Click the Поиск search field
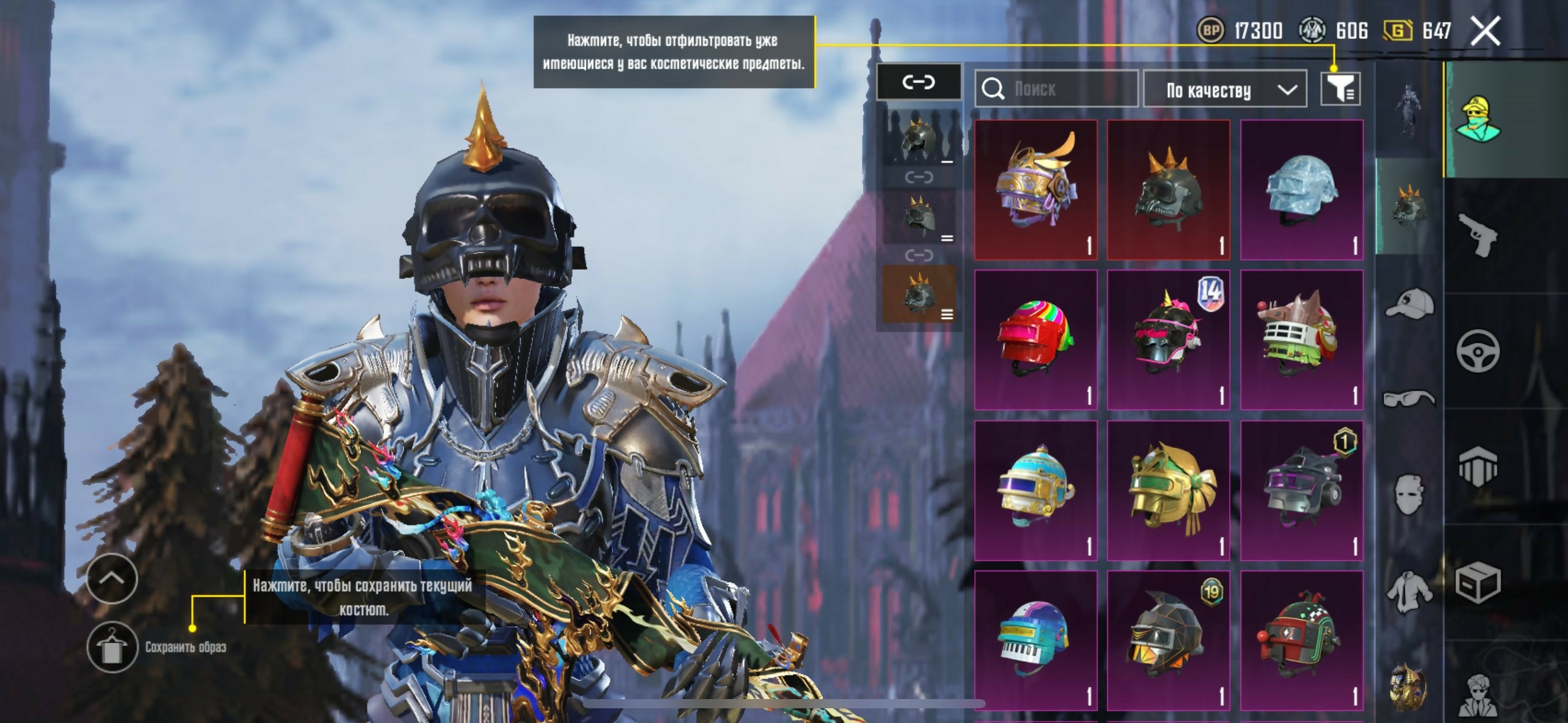The width and height of the screenshot is (1568, 723). [x=1056, y=90]
